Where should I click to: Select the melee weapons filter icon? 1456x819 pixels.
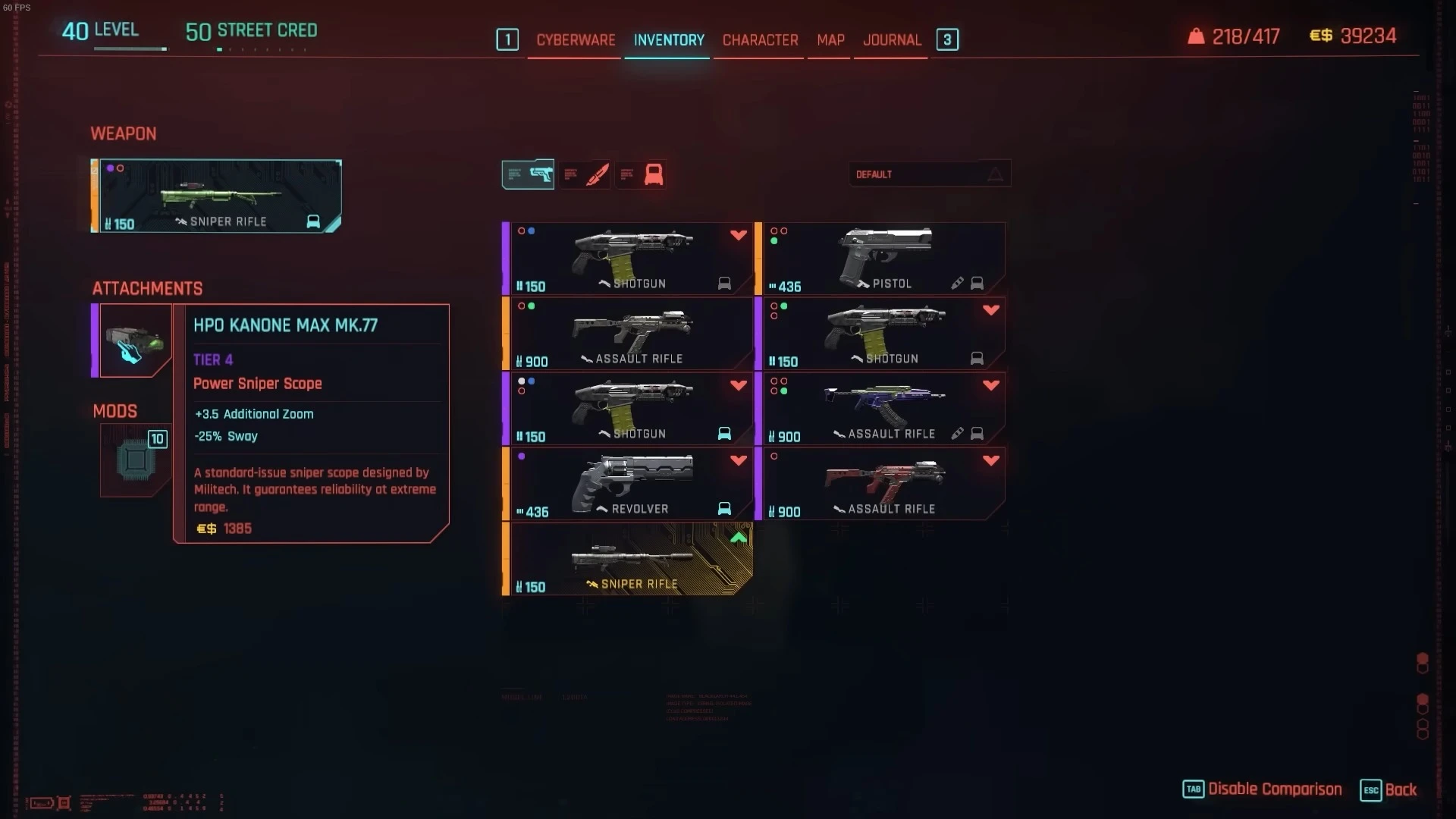(585, 174)
